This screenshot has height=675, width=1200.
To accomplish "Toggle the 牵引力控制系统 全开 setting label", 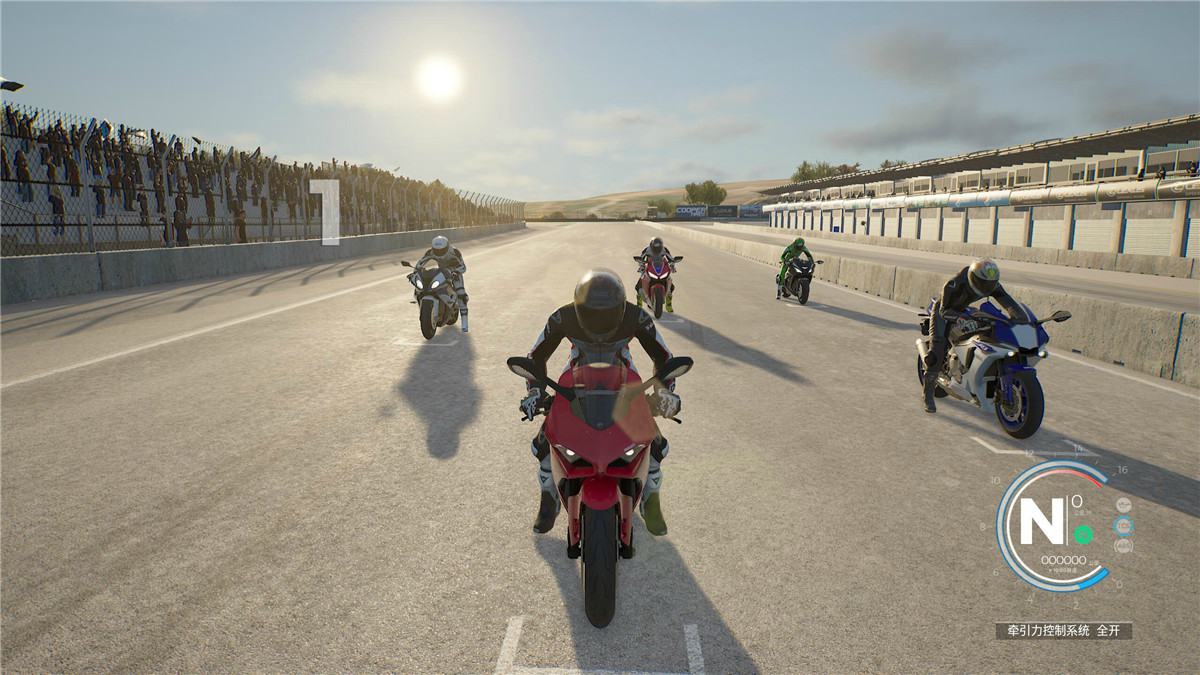I will point(1063,631).
